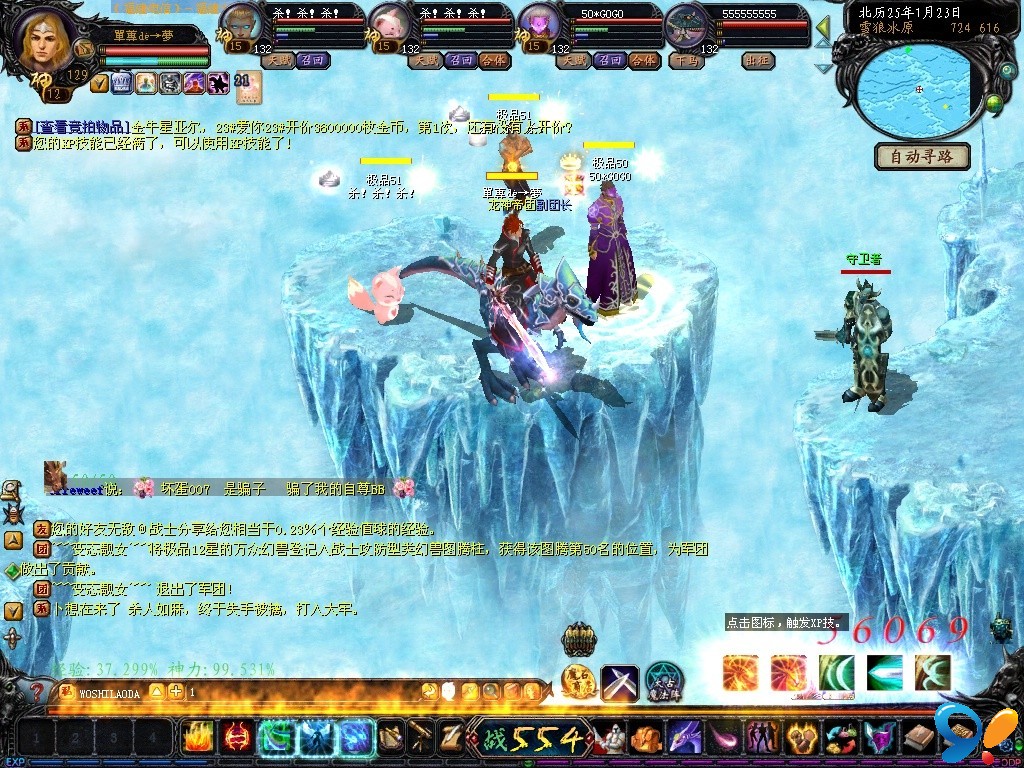Click the chat input field showing WOSHILAODA
This screenshot has height=768, width=1024.
click(x=110, y=692)
